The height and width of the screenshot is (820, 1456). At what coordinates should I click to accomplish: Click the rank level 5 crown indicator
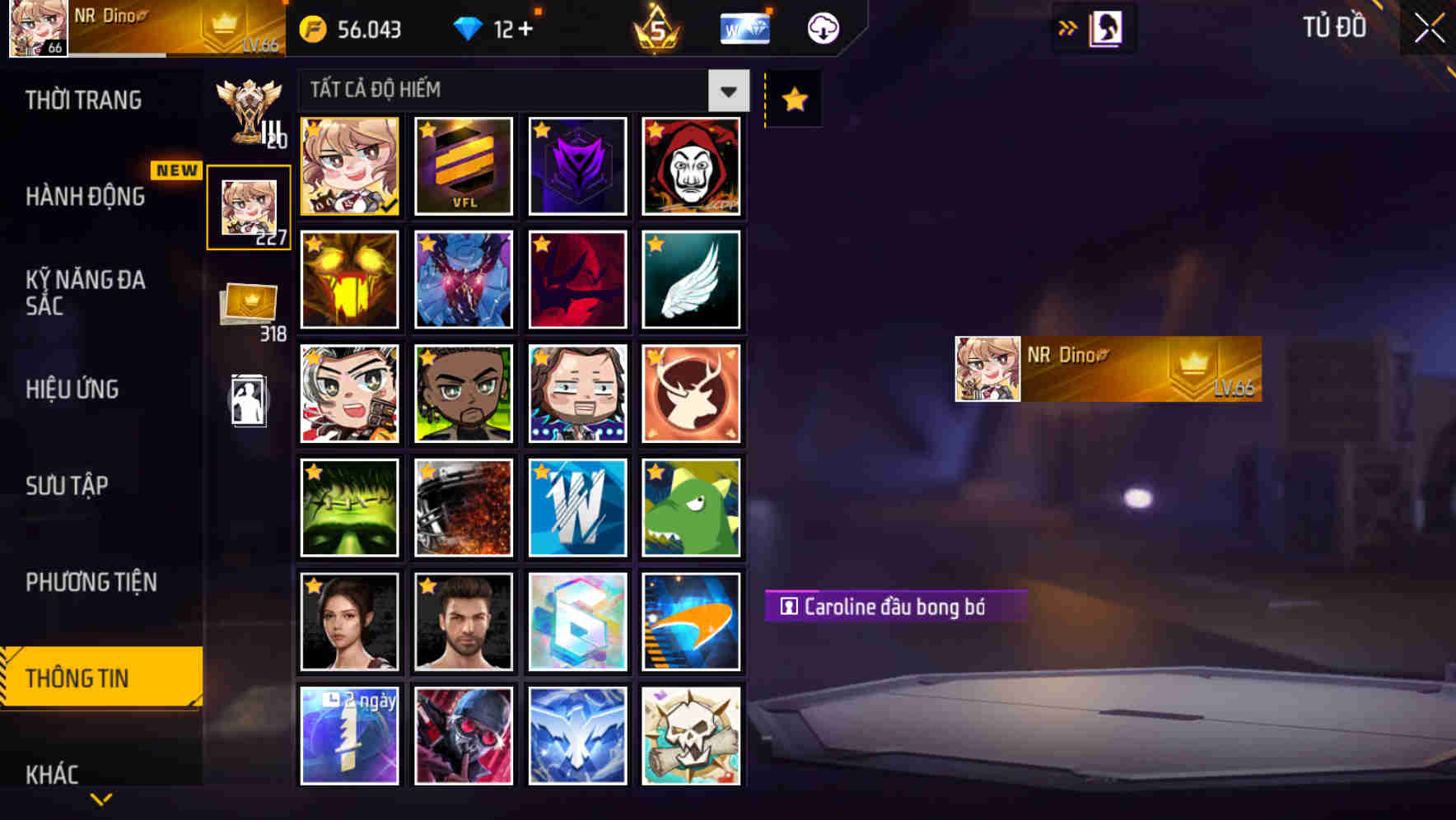[x=655, y=27]
